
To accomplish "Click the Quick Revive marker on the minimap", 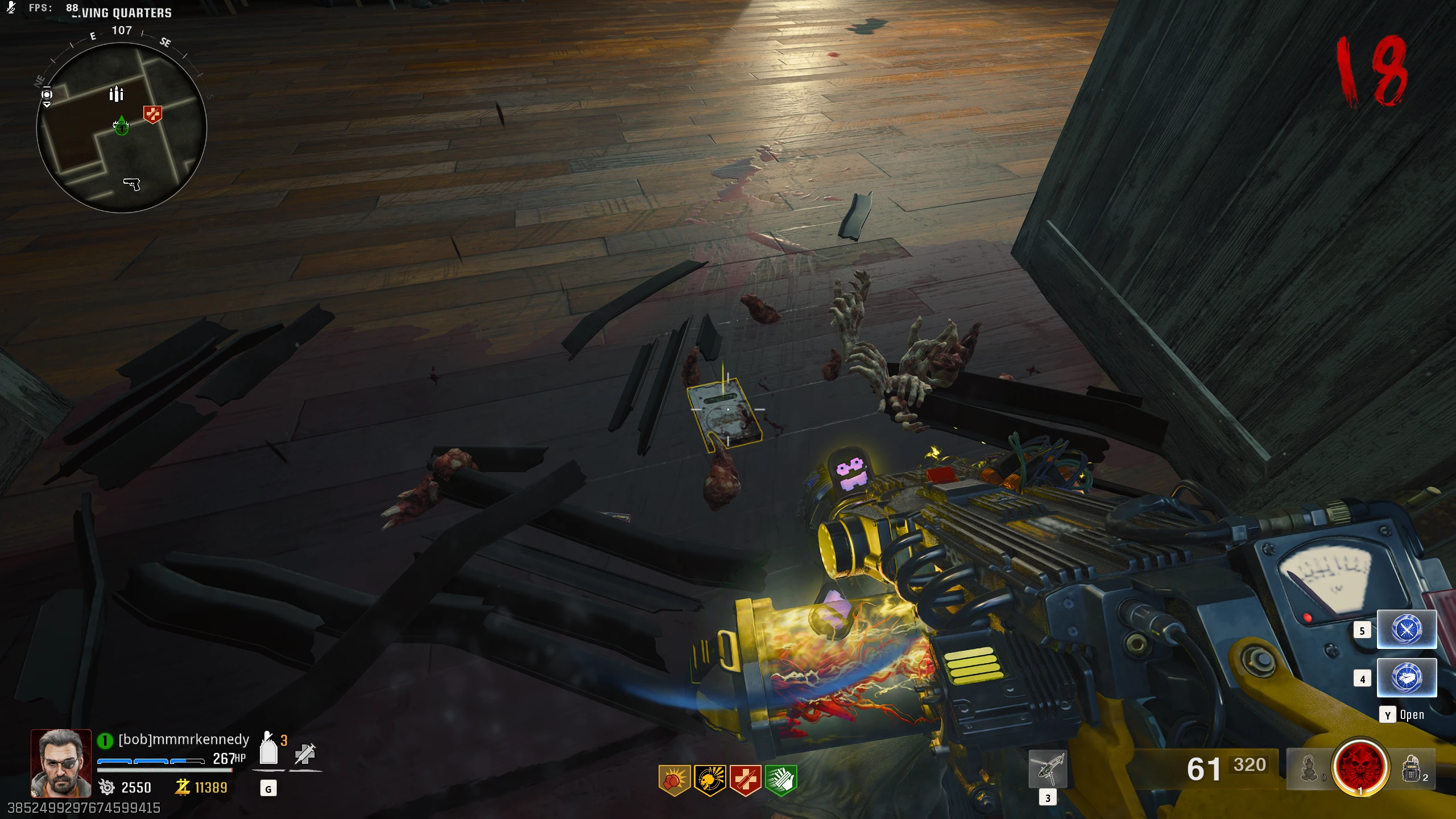I will pyautogui.click(x=152, y=114).
